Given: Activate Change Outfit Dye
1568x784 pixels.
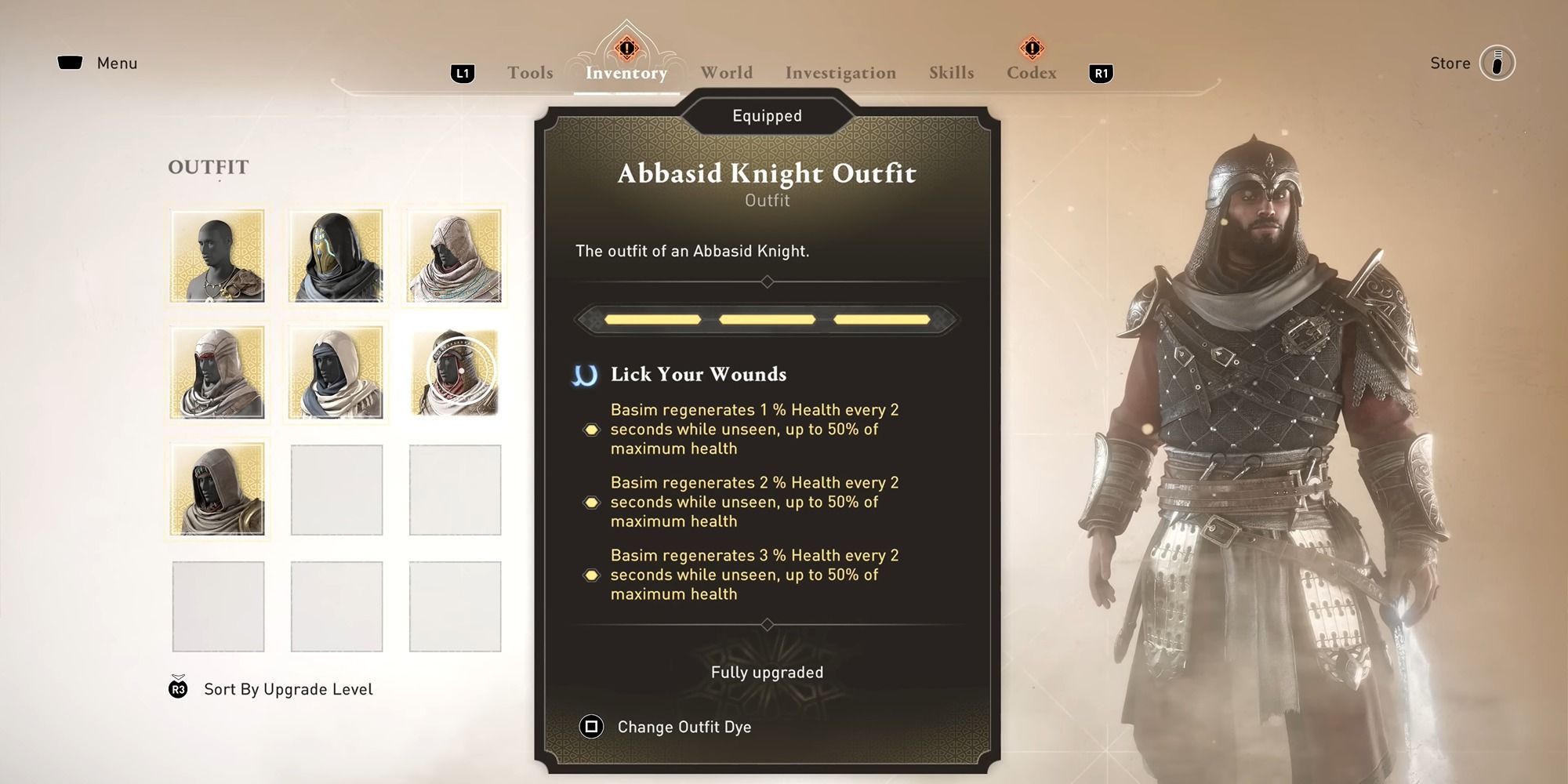Looking at the screenshot, I should point(684,727).
